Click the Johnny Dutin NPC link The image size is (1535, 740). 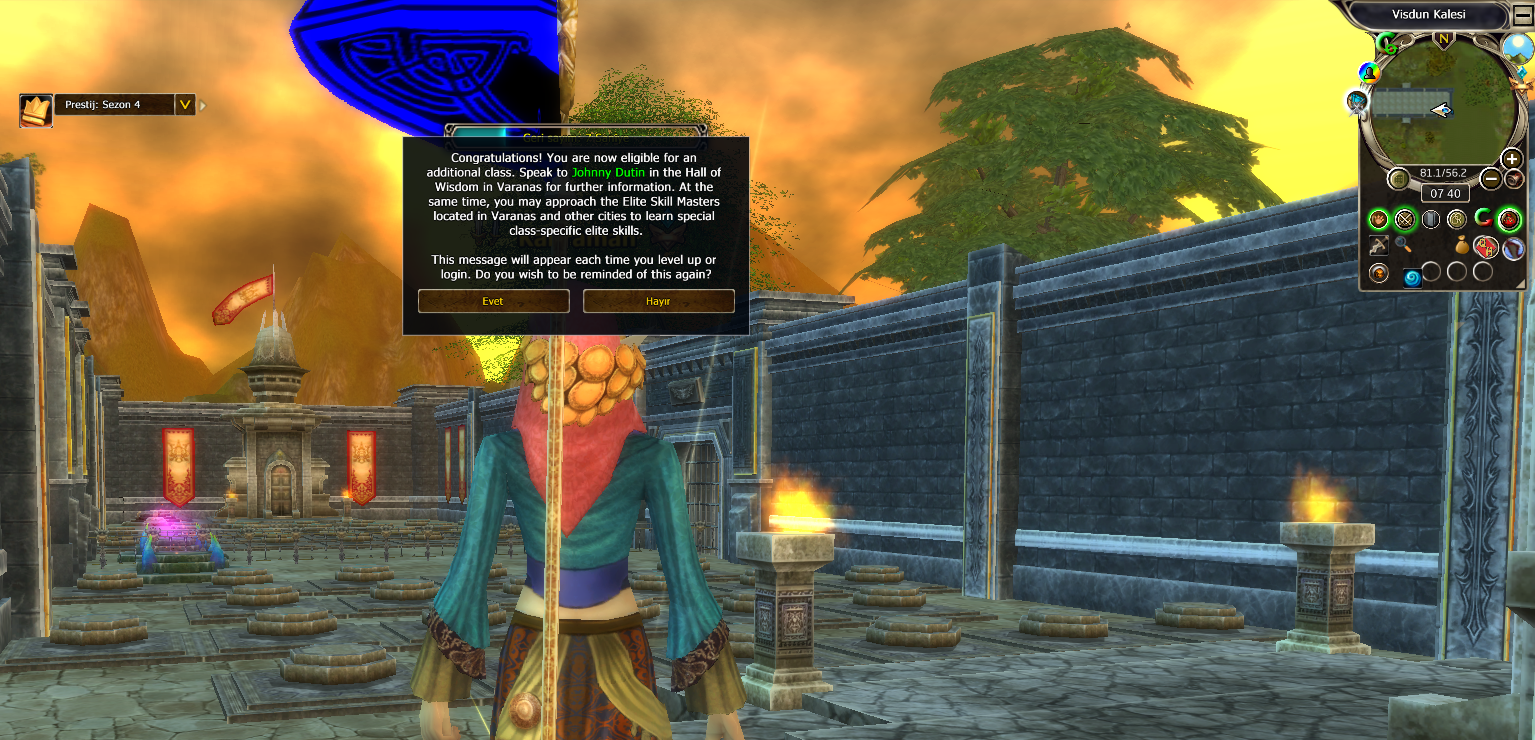(609, 172)
